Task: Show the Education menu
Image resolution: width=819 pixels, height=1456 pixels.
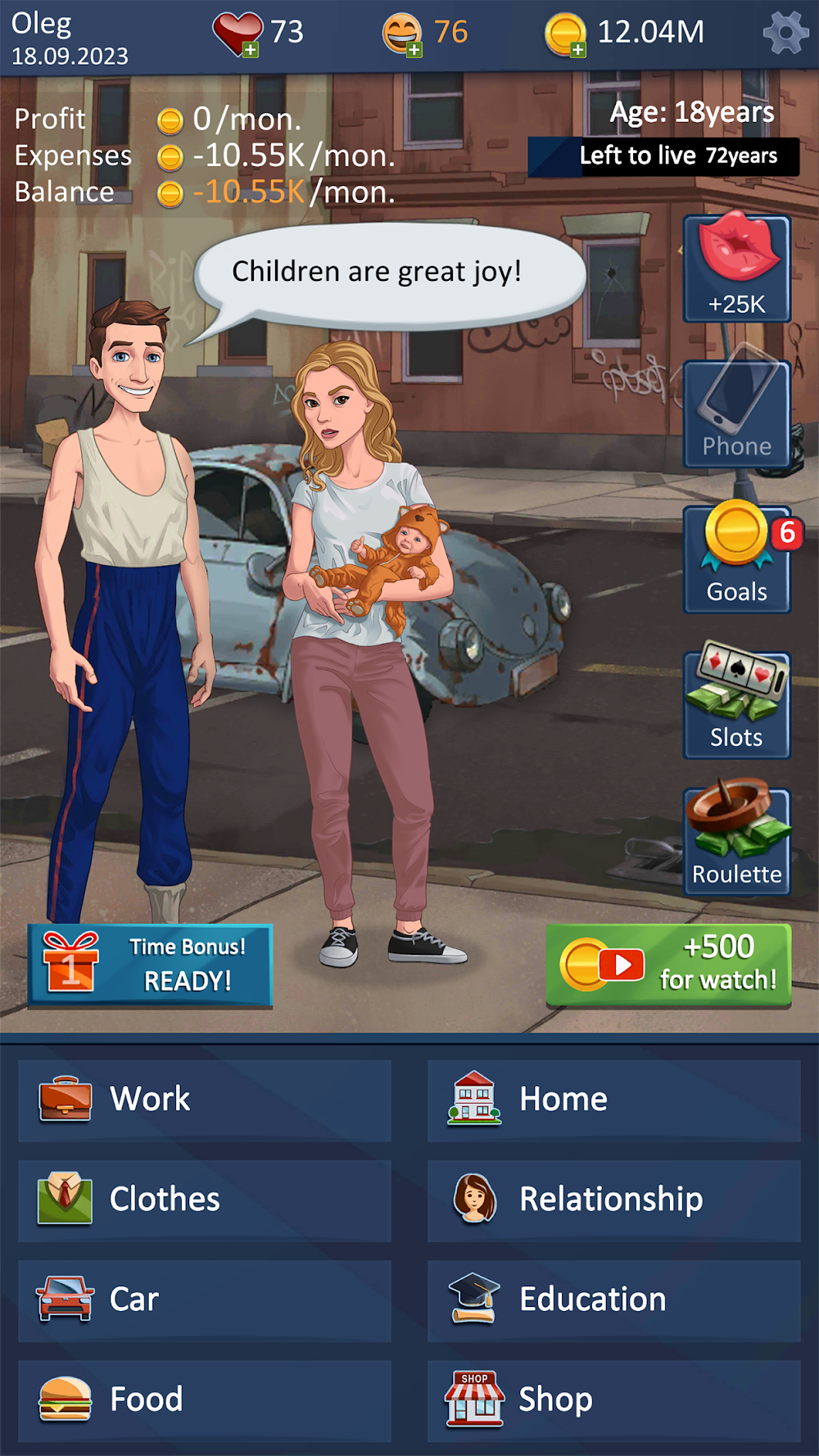Action: (614, 1300)
